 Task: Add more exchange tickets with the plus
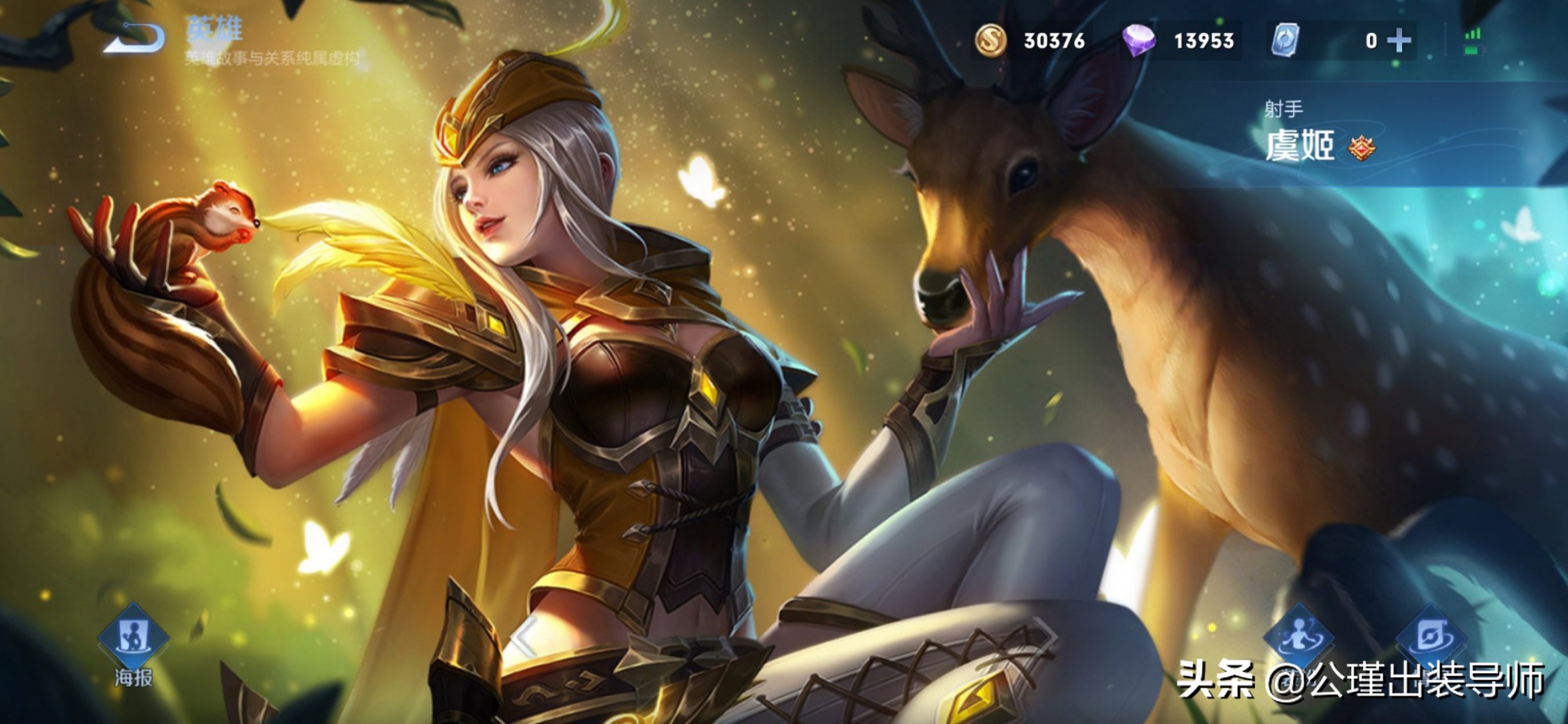coord(1399,40)
